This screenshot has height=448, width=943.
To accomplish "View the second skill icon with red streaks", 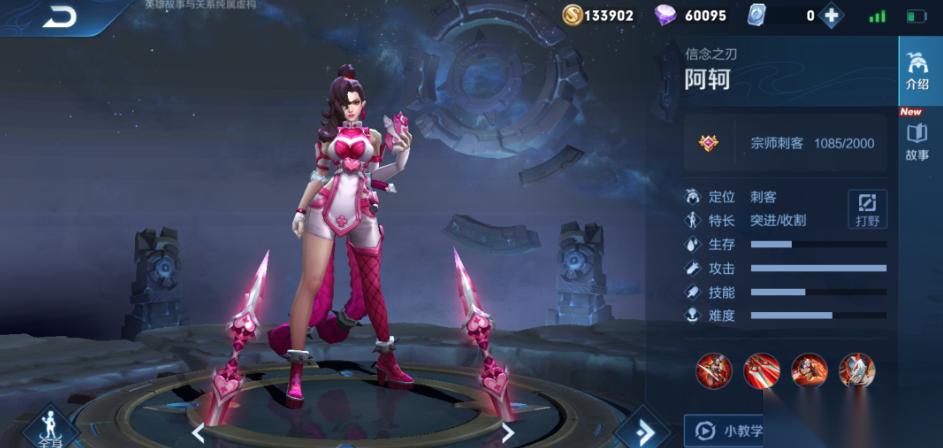I will coord(762,370).
